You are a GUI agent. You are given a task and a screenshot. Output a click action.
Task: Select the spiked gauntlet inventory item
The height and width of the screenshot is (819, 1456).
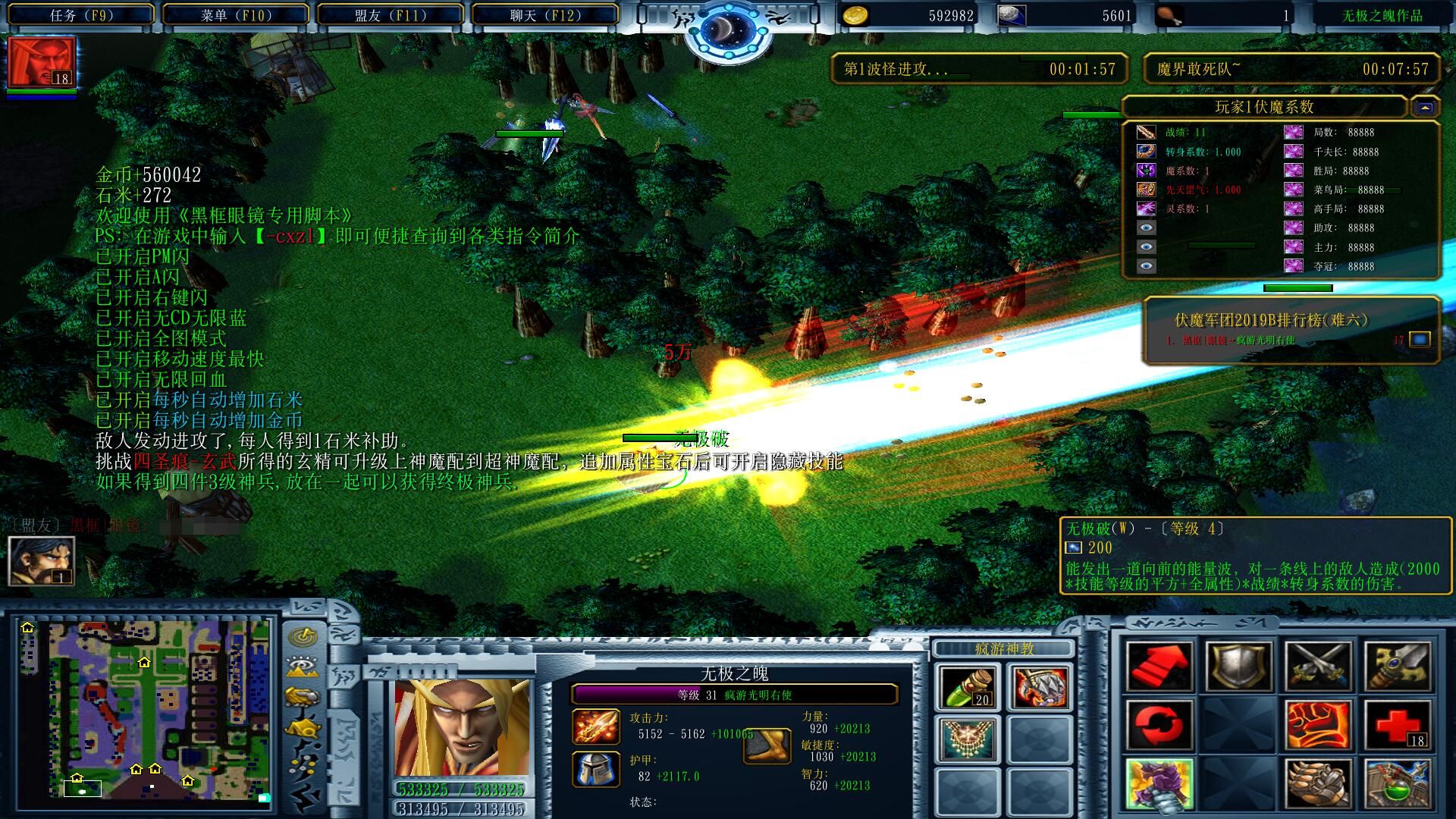click(1040, 687)
